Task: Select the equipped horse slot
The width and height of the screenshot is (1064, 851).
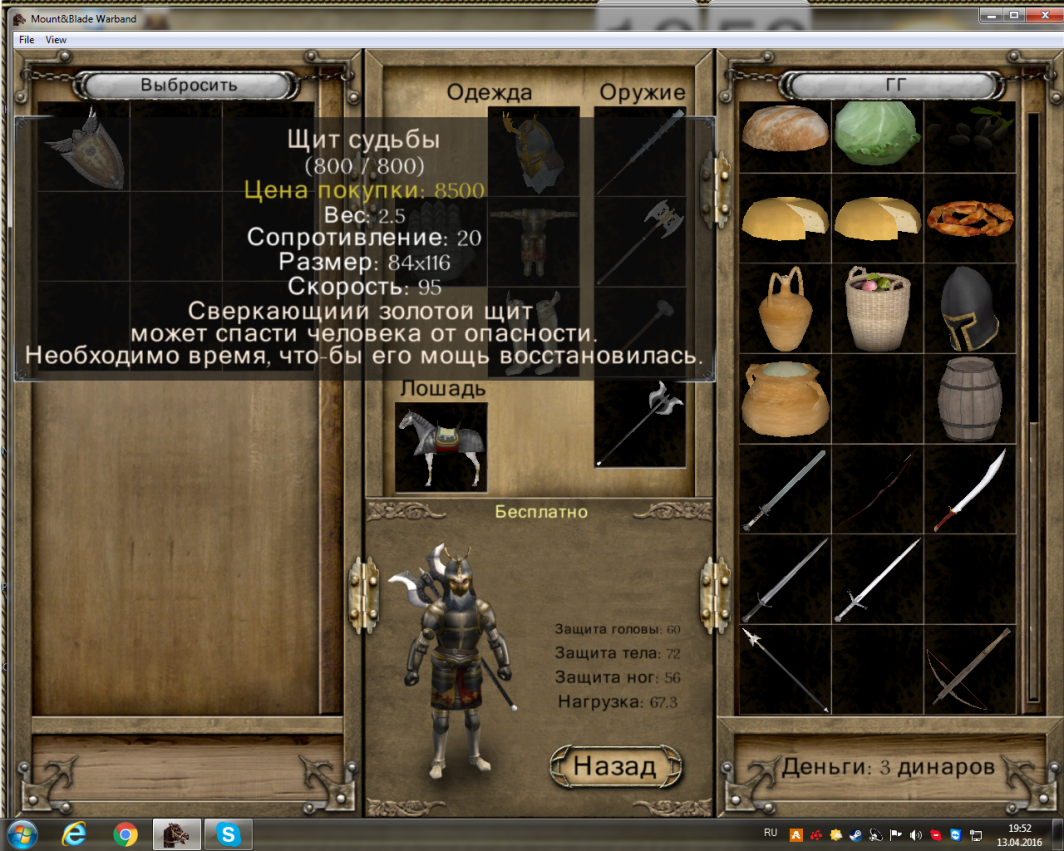Action: click(441, 446)
